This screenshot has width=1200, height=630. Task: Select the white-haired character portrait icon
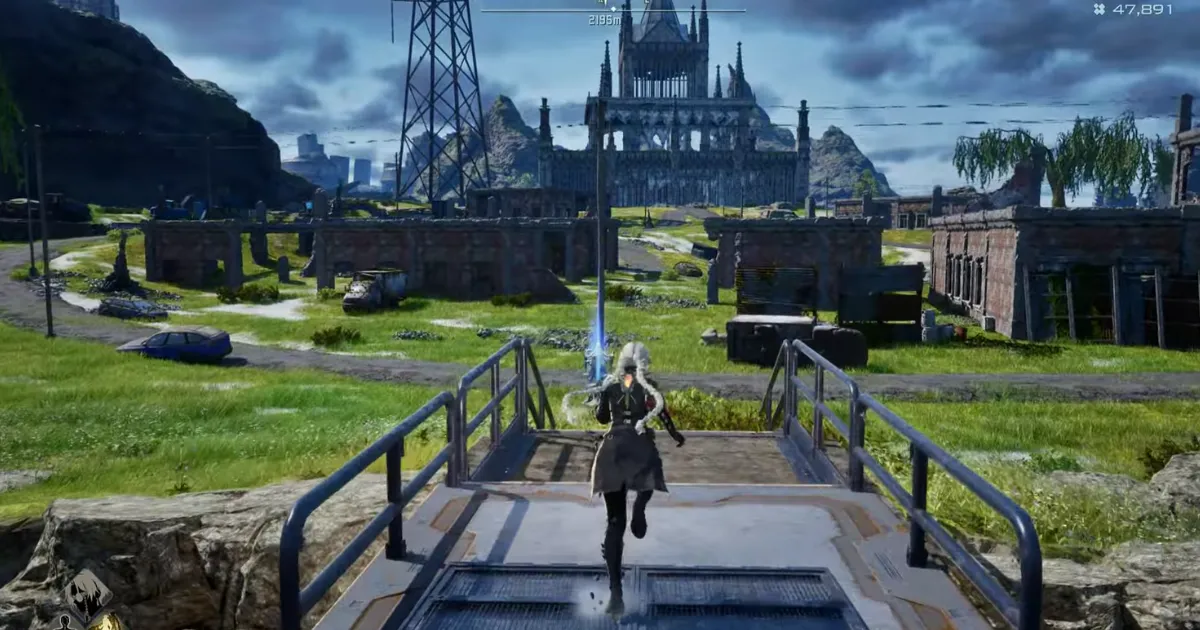coord(91,594)
